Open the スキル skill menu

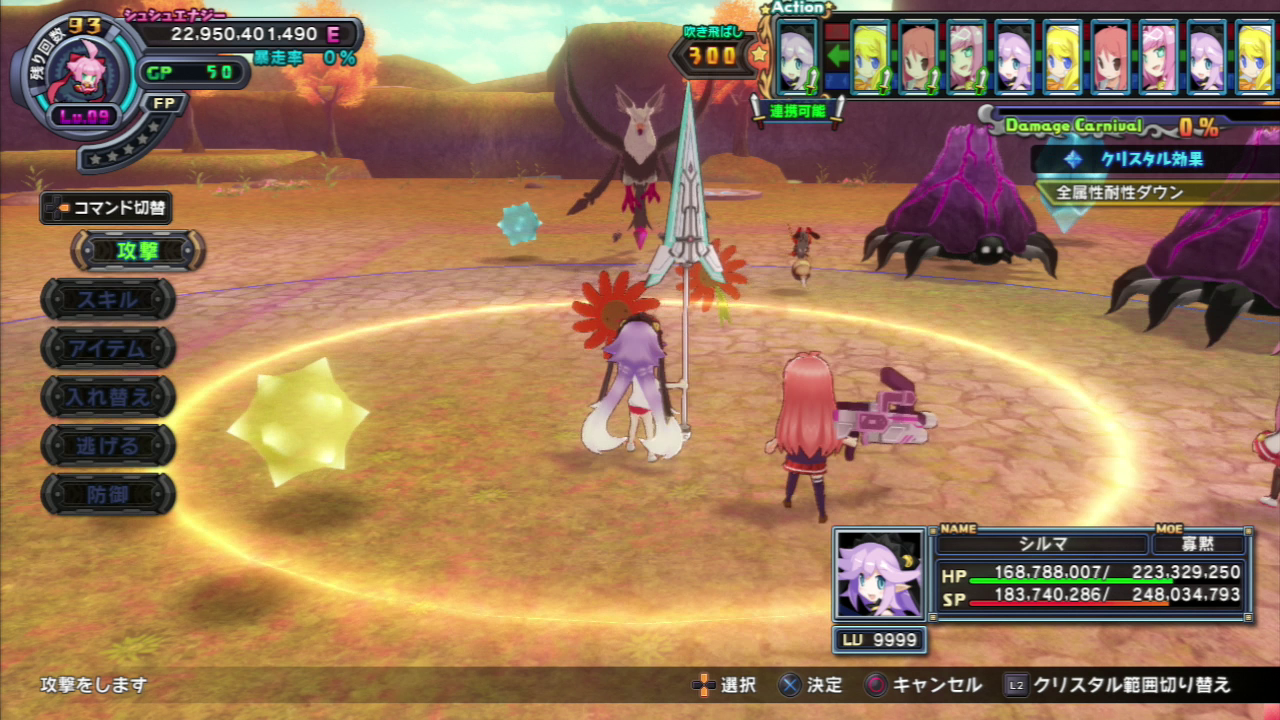(x=108, y=299)
